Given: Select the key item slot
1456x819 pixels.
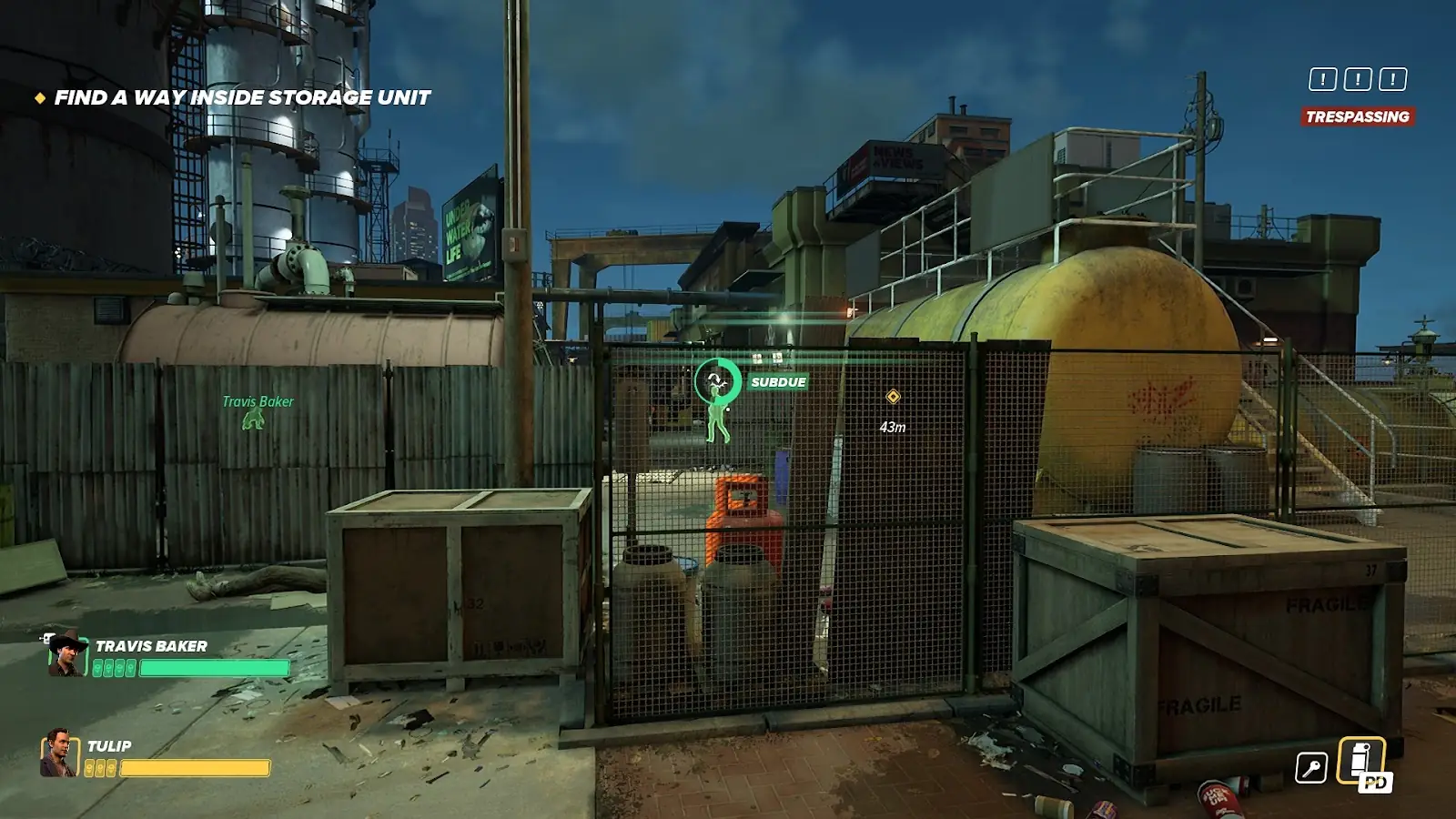Looking at the screenshot, I should tap(1311, 768).
